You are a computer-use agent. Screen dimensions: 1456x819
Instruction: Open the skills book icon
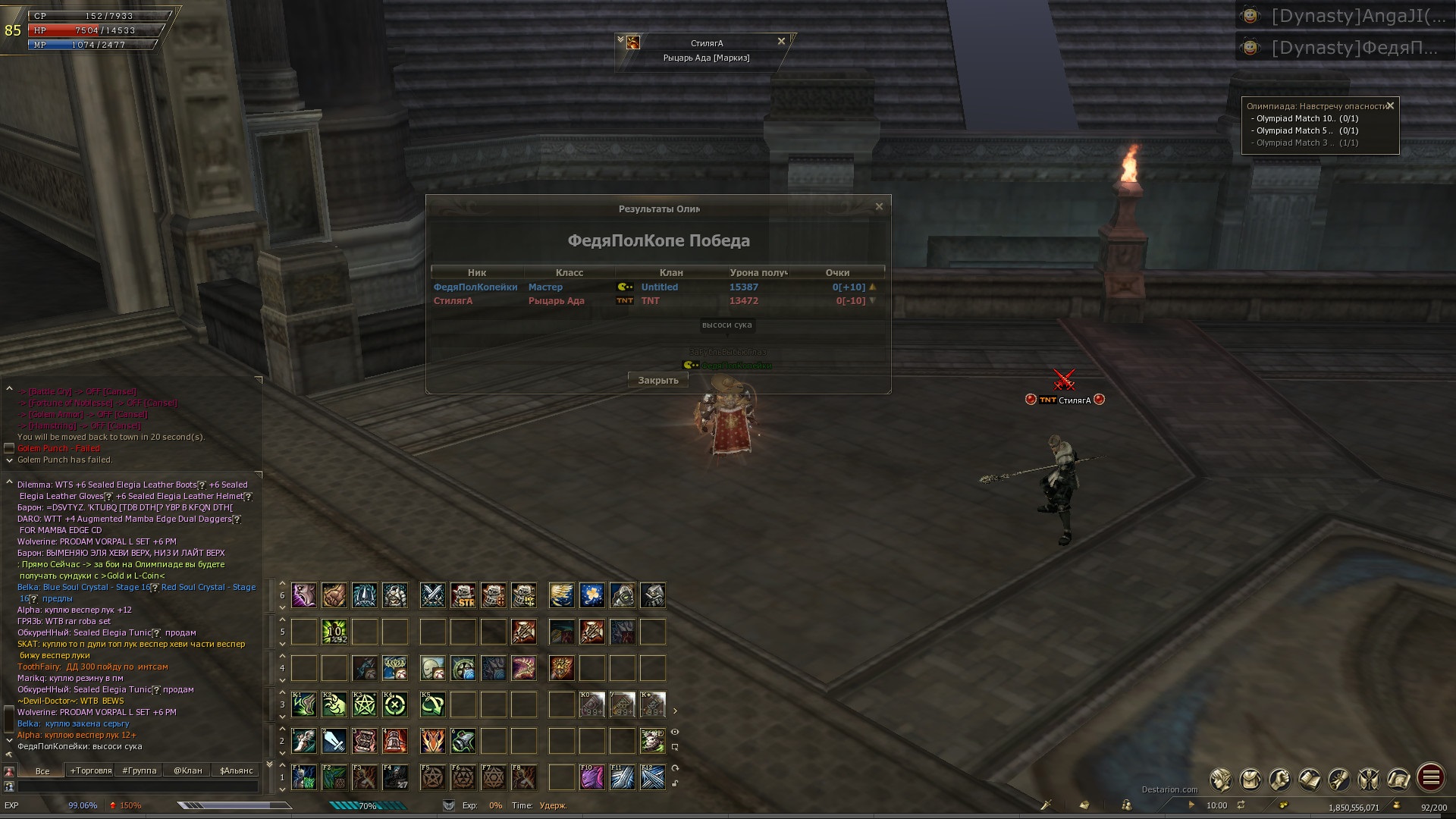[1309, 779]
